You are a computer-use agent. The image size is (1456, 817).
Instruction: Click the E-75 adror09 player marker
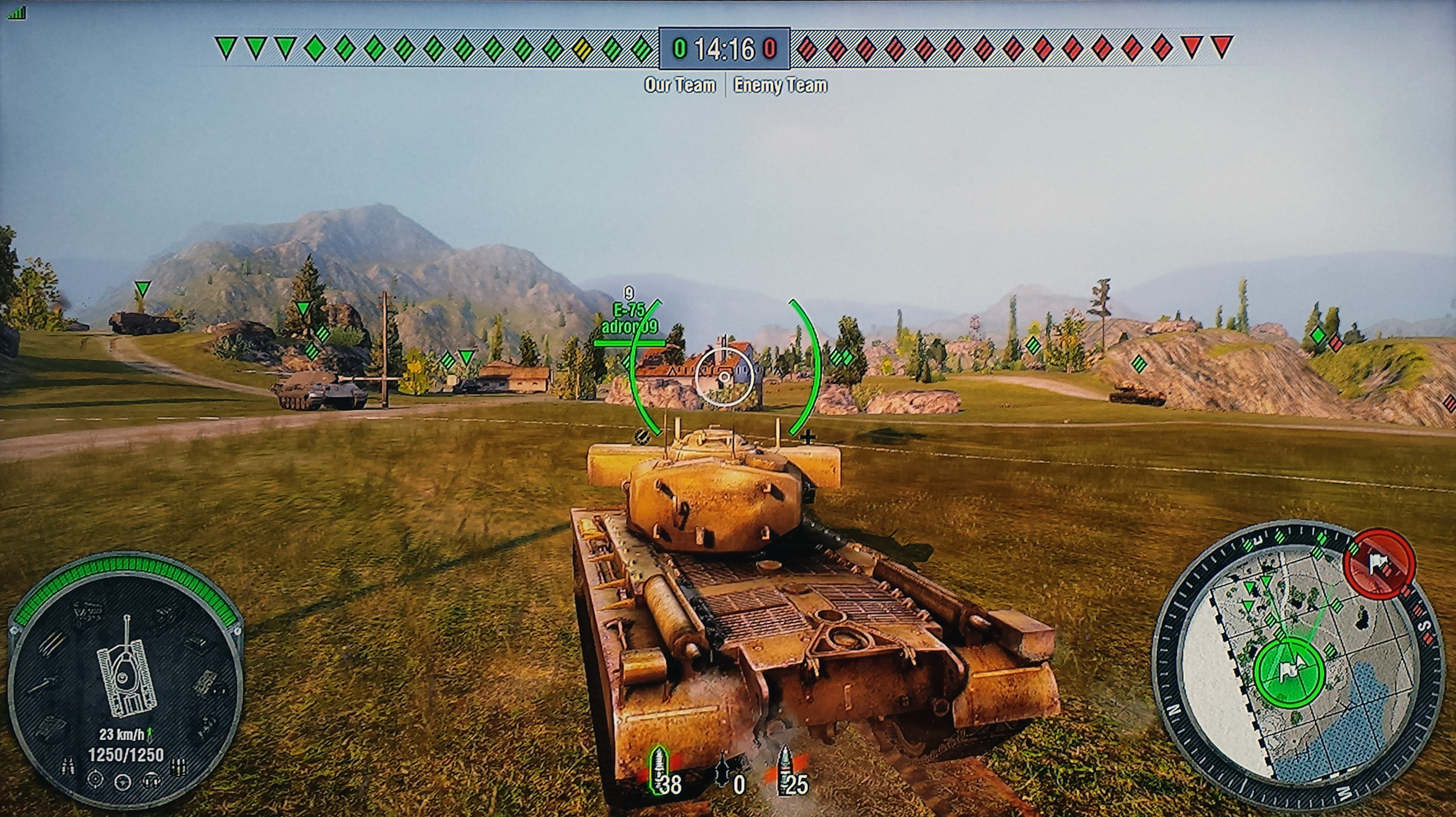click(629, 319)
